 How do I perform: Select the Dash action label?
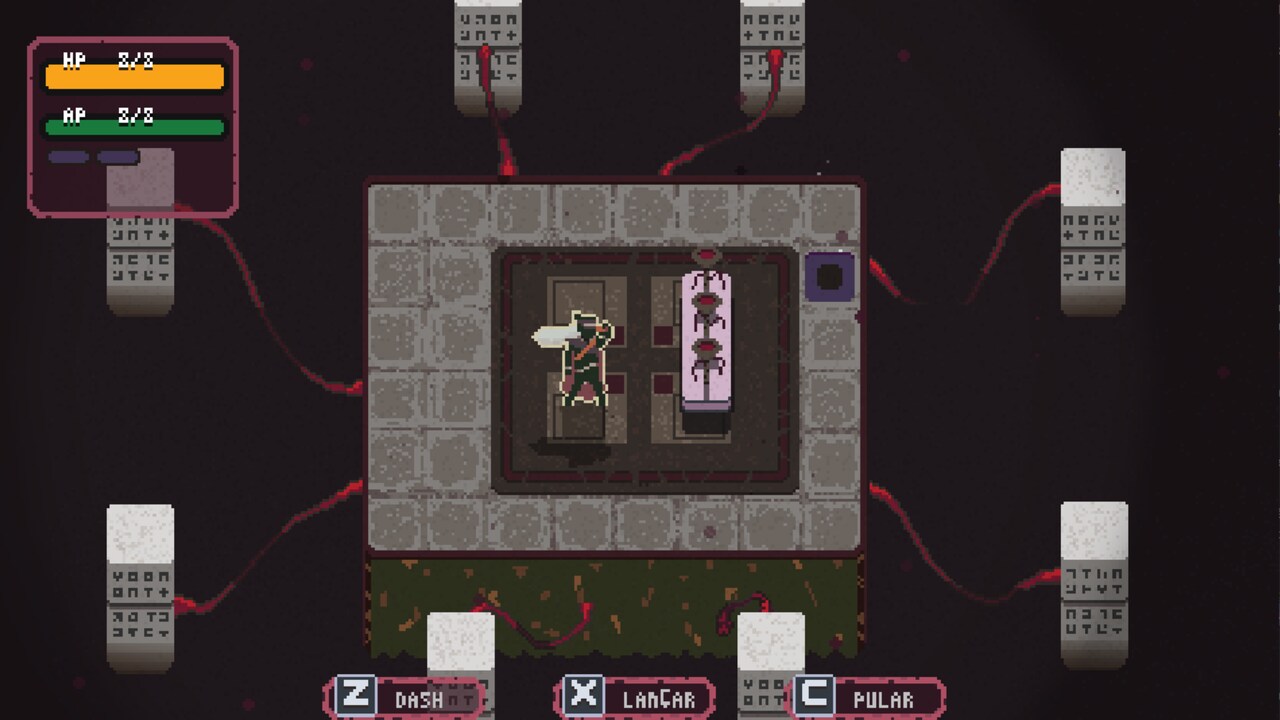pyautogui.click(x=420, y=699)
